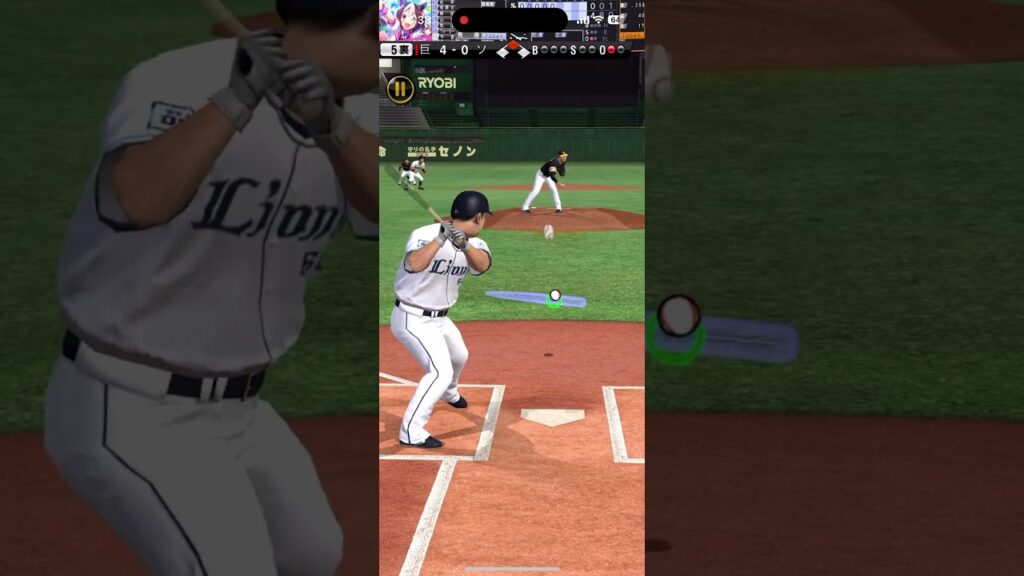
Task: Click the blue batting contact cursor
Action: (x=536, y=298)
